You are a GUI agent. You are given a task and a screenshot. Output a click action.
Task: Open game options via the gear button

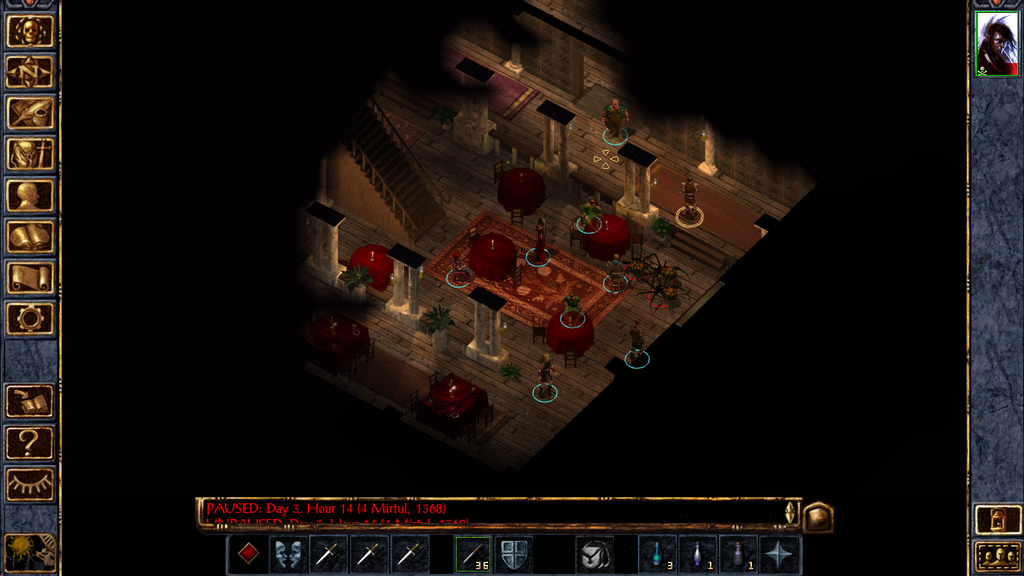[30, 318]
